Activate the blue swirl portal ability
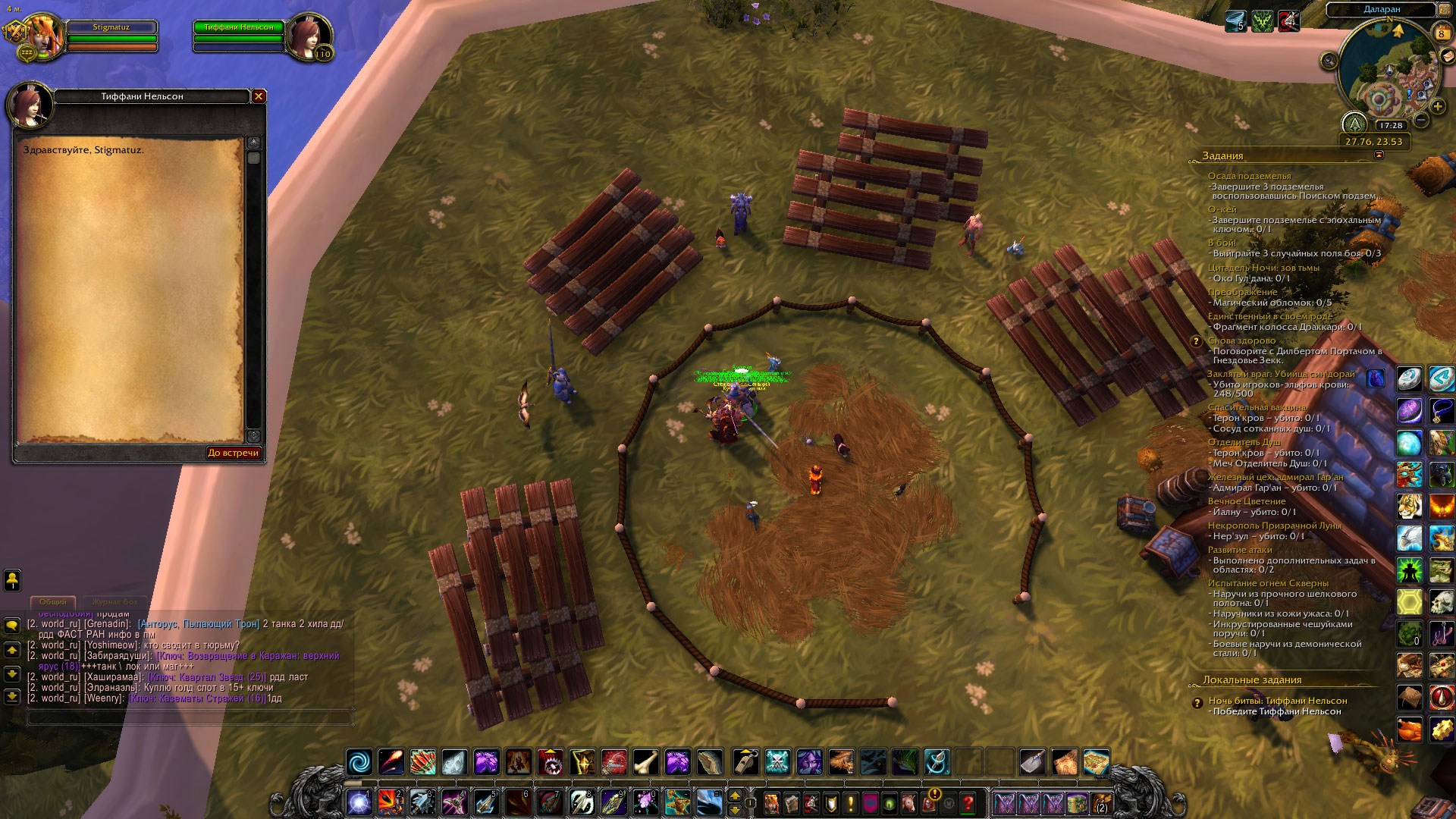The width and height of the screenshot is (1456, 819). point(359,761)
